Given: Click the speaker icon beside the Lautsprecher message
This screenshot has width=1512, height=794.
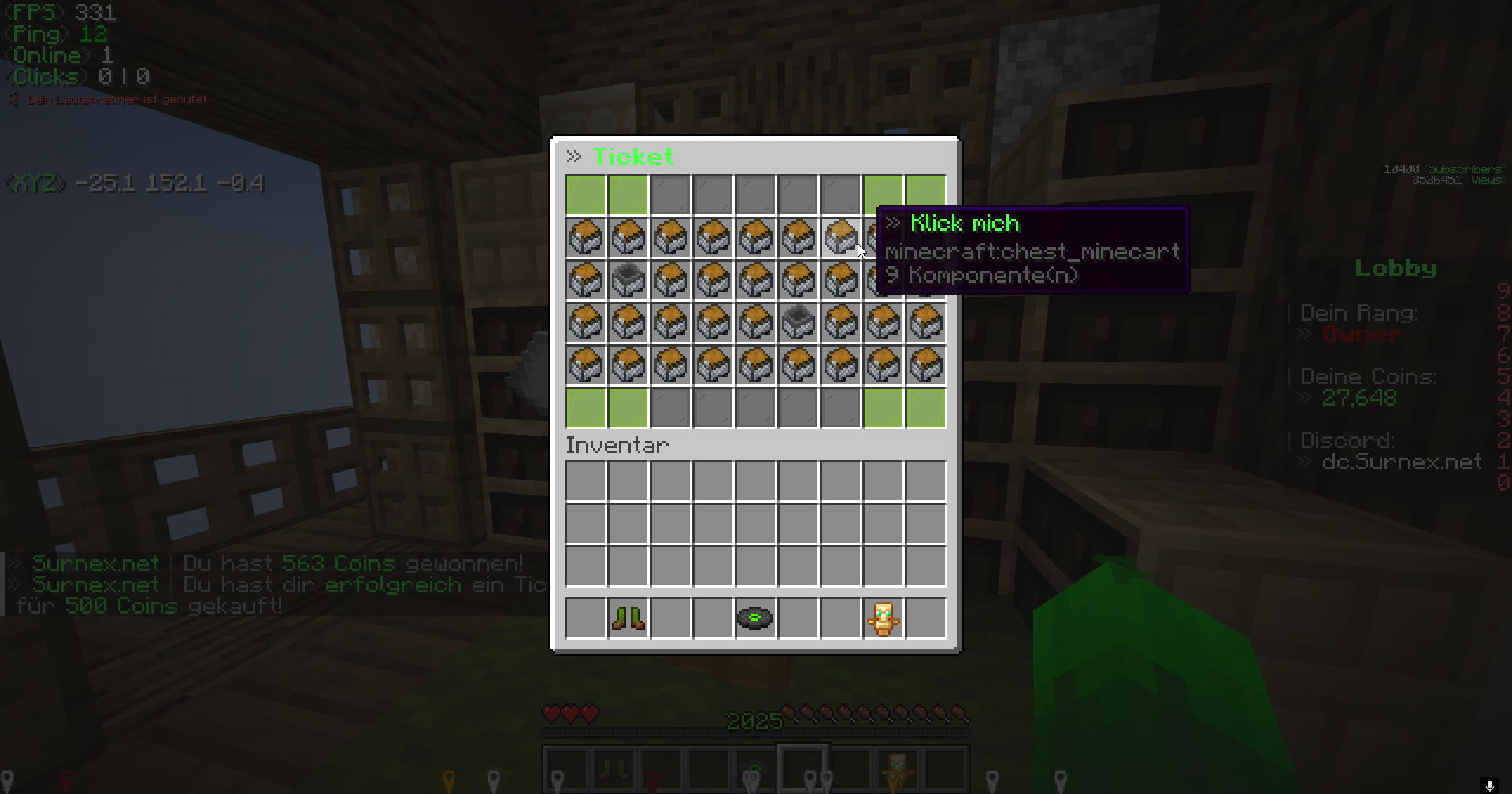Looking at the screenshot, I should coord(12,99).
